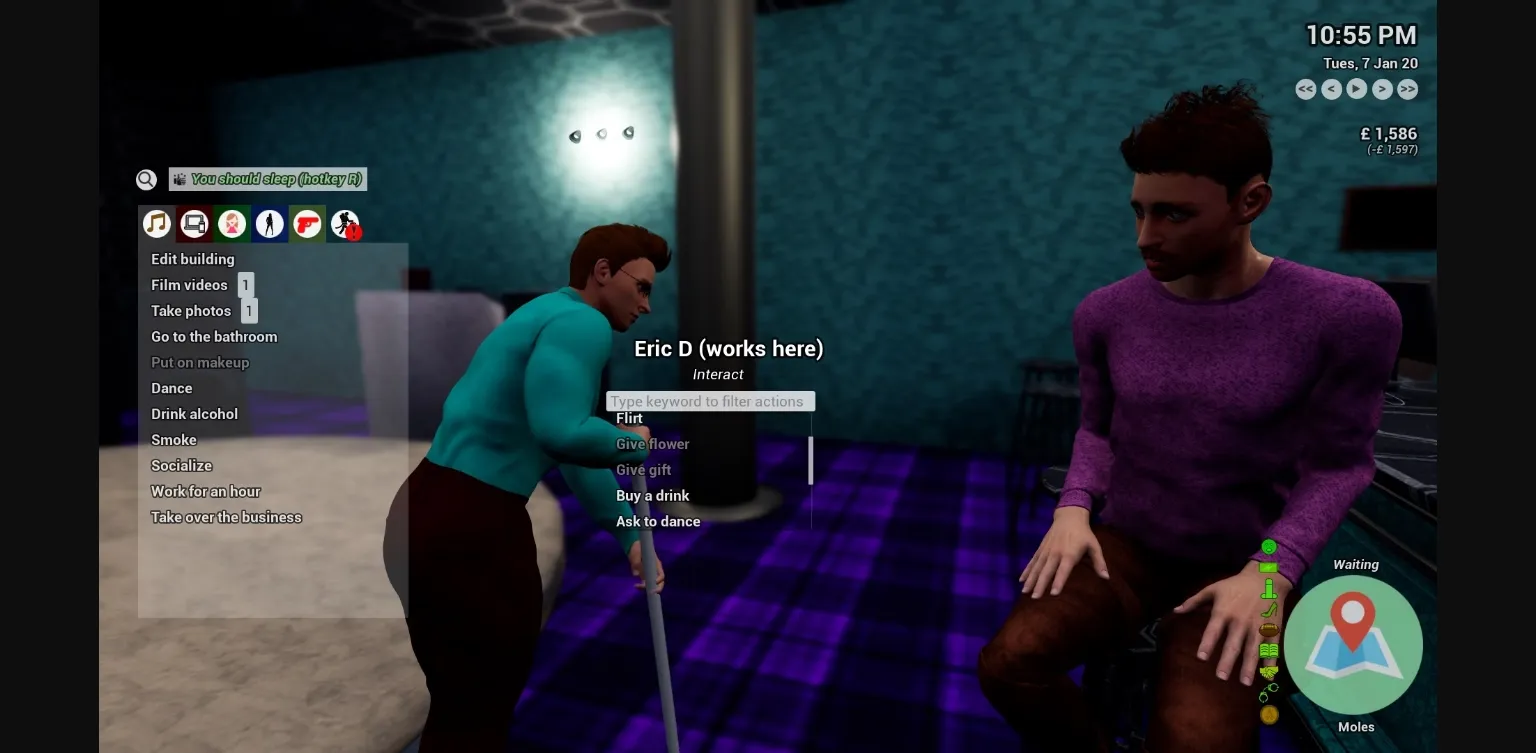The width and height of the screenshot is (1536, 753).
Task: Pause time with the play control
Action: coord(1356,89)
